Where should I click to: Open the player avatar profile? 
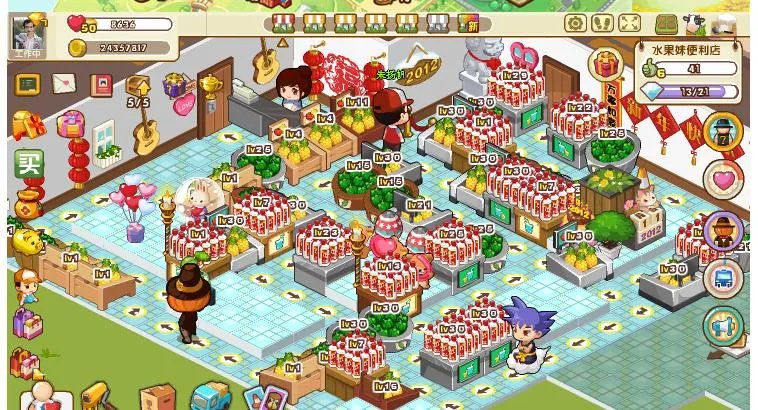click(x=29, y=32)
